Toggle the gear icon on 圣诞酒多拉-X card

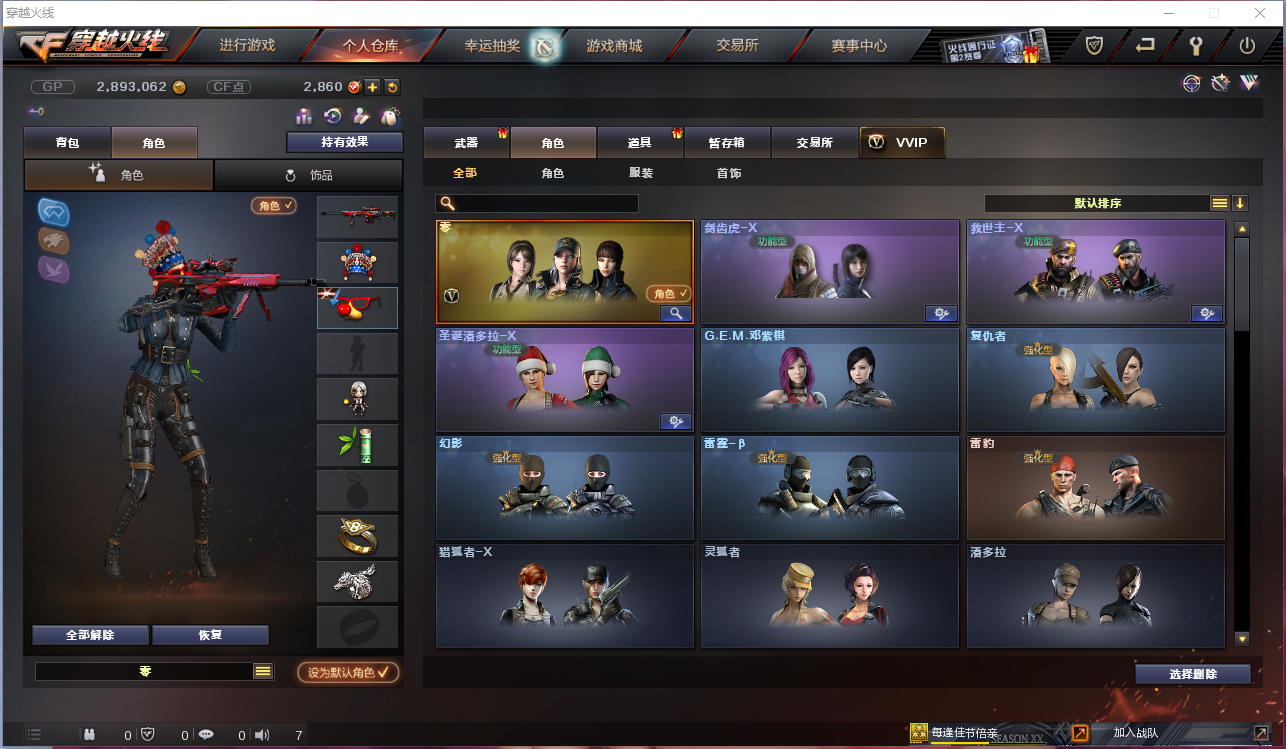[x=675, y=421]
